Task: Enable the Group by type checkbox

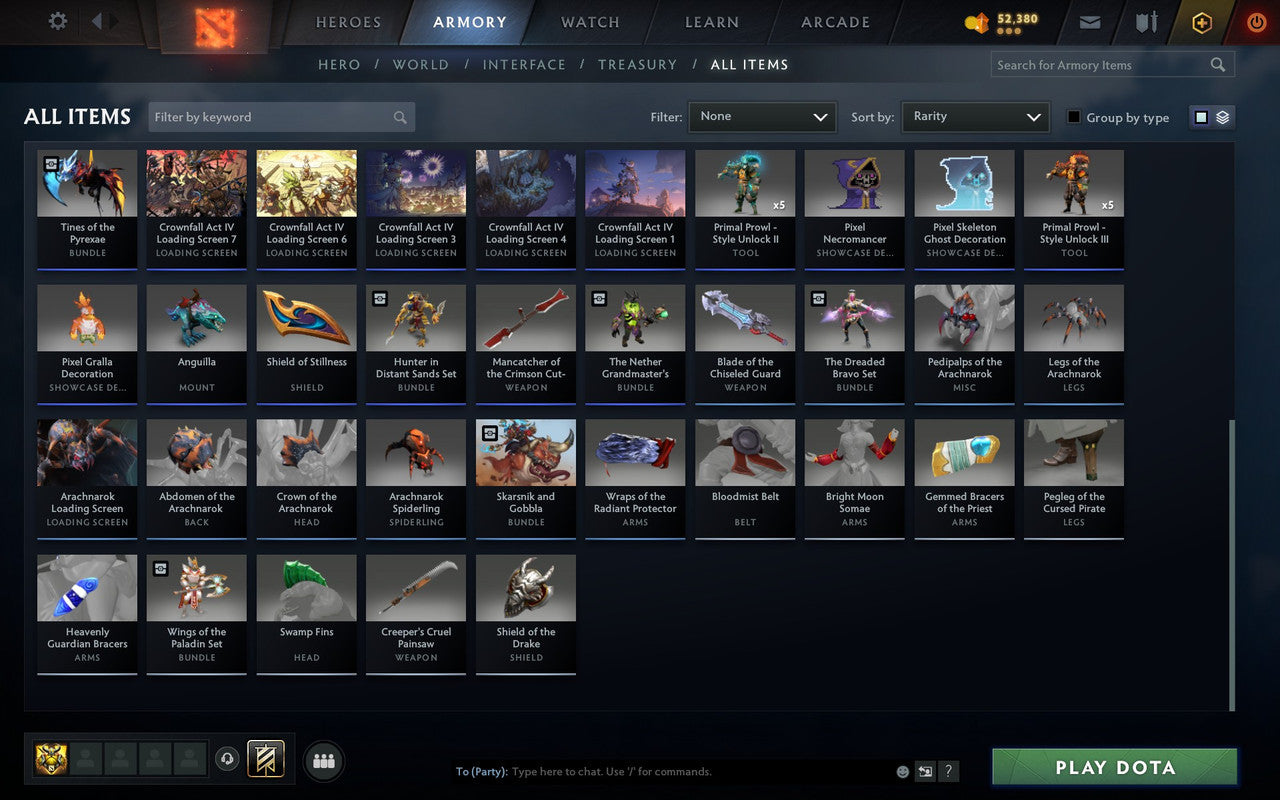Action: coord(1075,118)
